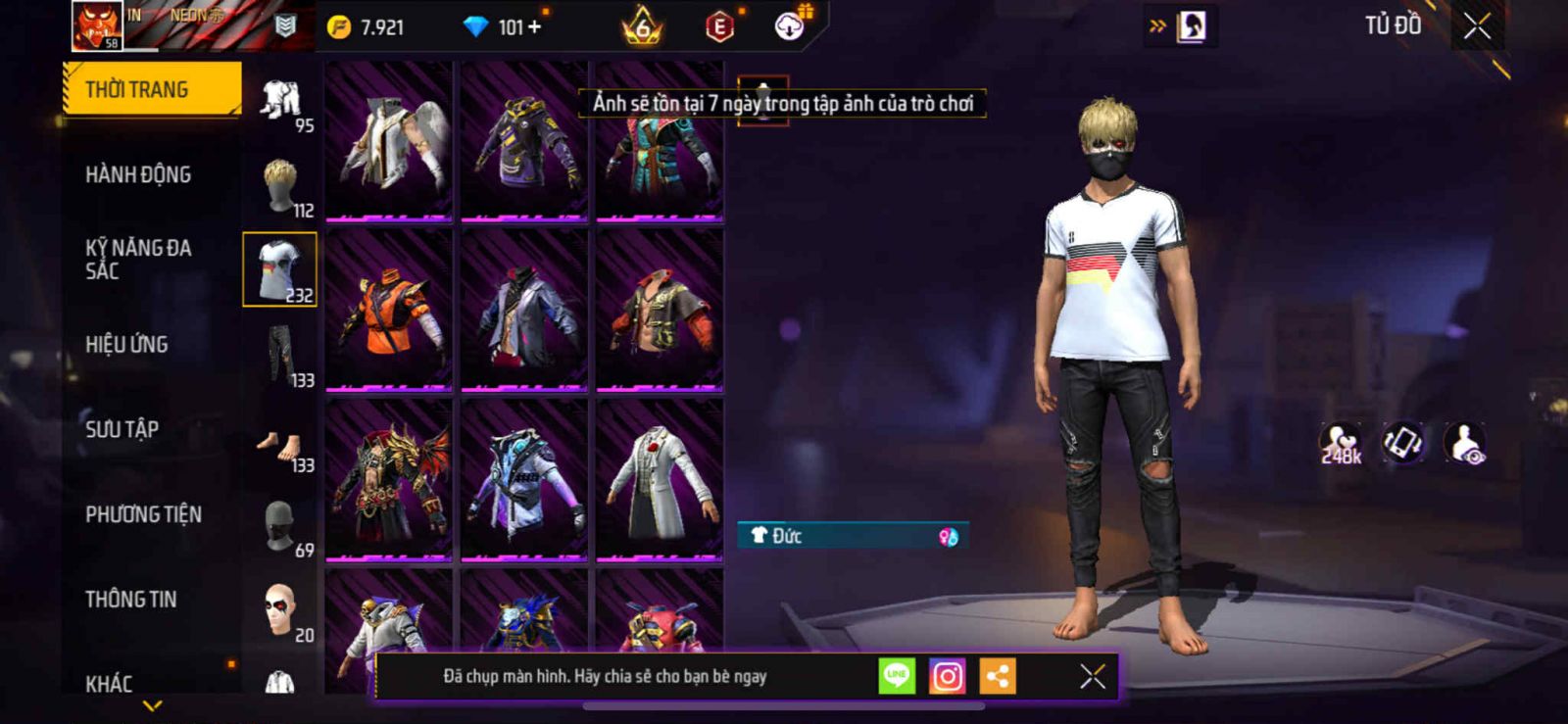The height and width of the screenshot is (724, 1568).
Task: Open the HÀNH ĐỘNG category
Action: pyautogui.click(x=138, y=174)
